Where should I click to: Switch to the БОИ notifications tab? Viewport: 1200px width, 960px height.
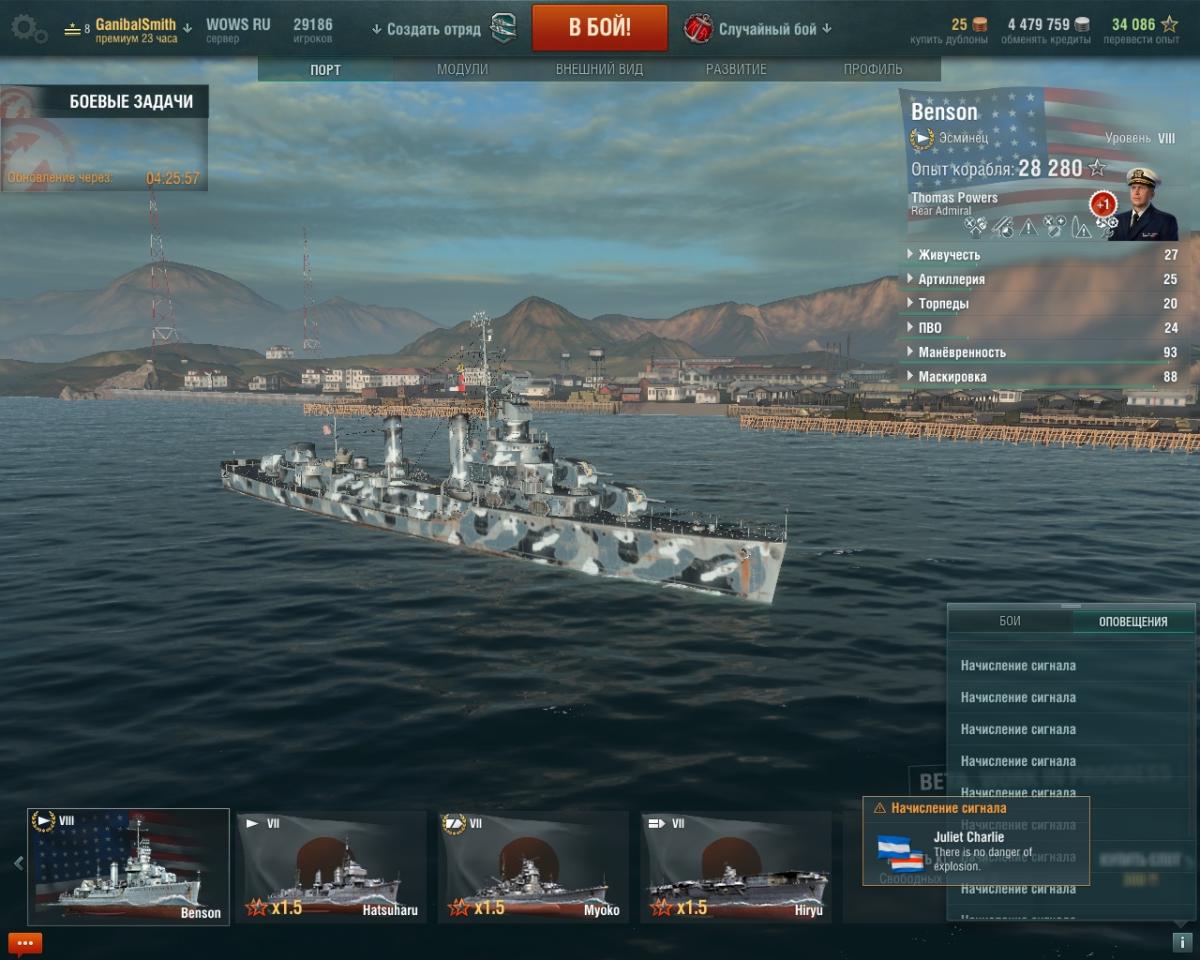pos(1010,621)
